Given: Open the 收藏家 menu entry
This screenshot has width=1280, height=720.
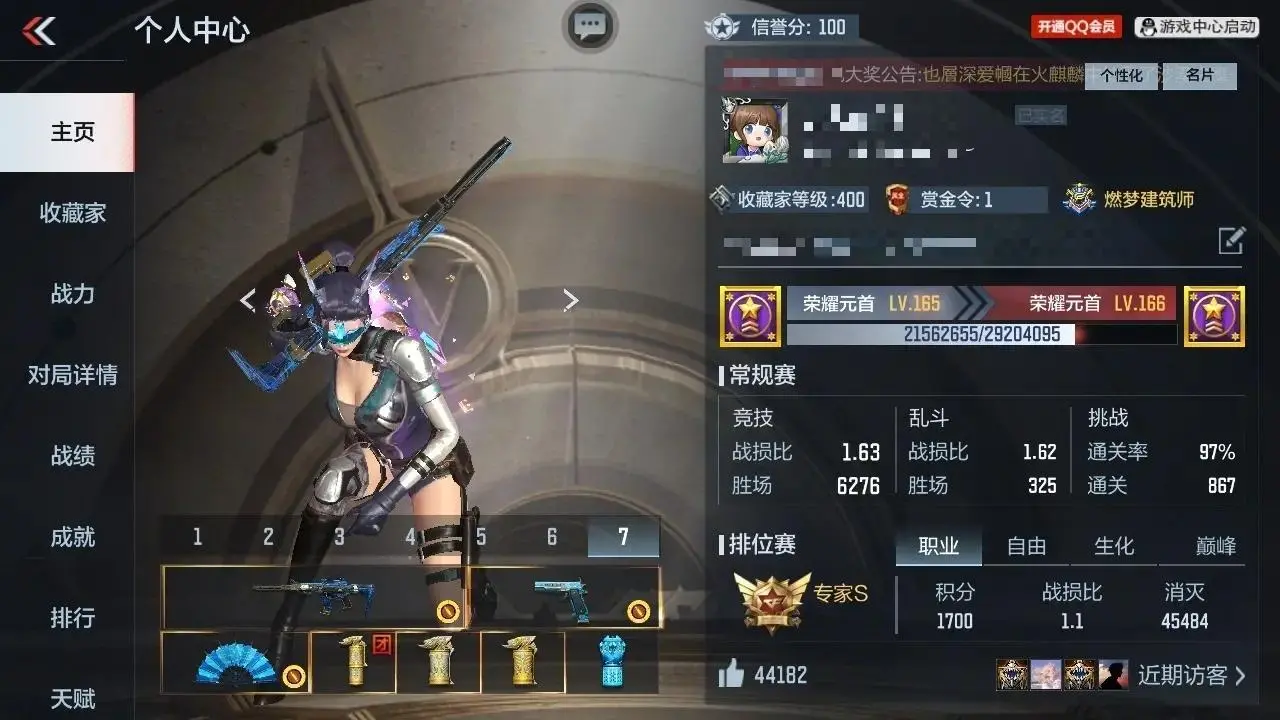Looking at the screenshot, I should 72,213.
